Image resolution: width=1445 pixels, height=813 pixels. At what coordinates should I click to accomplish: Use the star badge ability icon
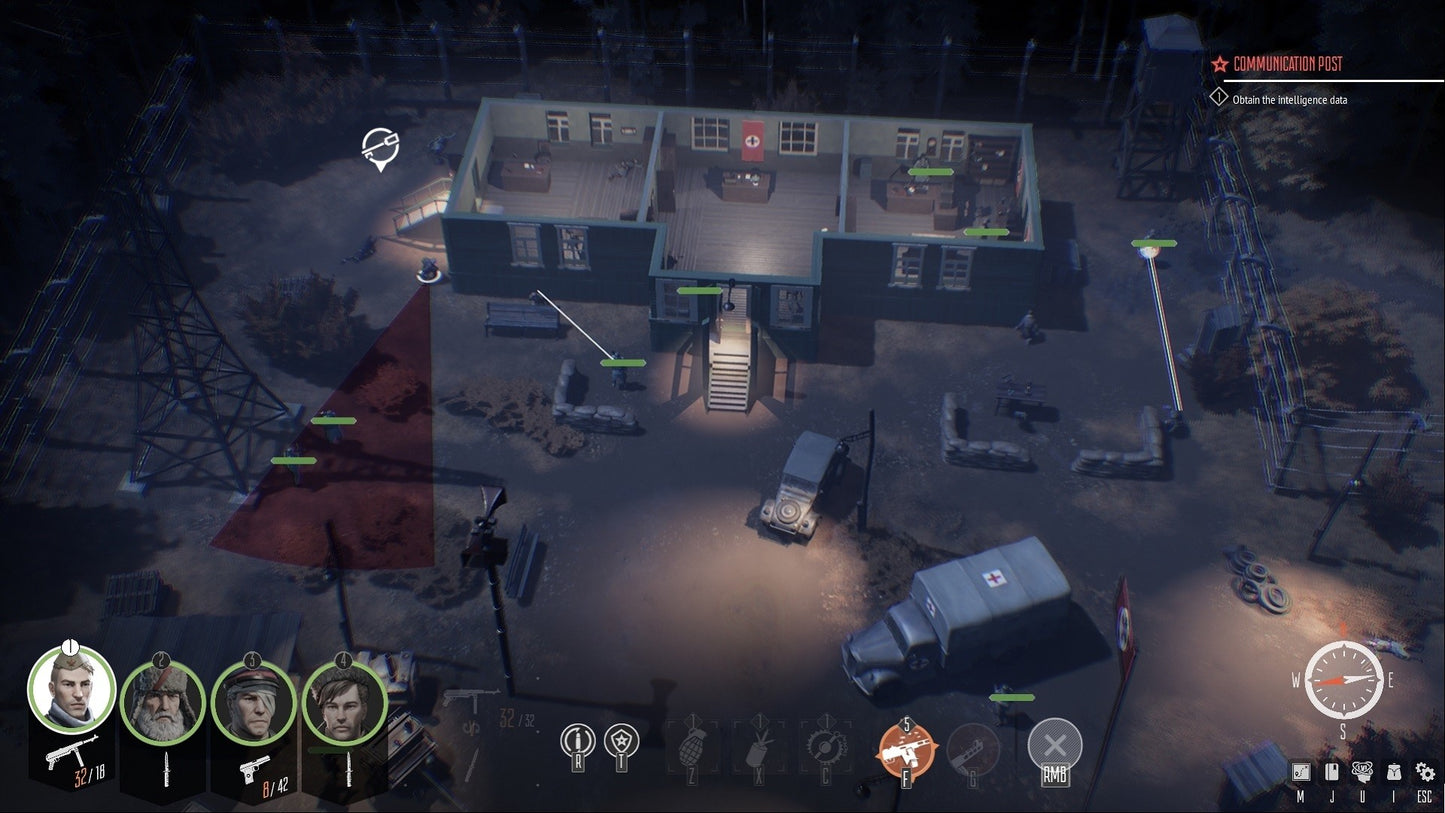tap(621, 742)
